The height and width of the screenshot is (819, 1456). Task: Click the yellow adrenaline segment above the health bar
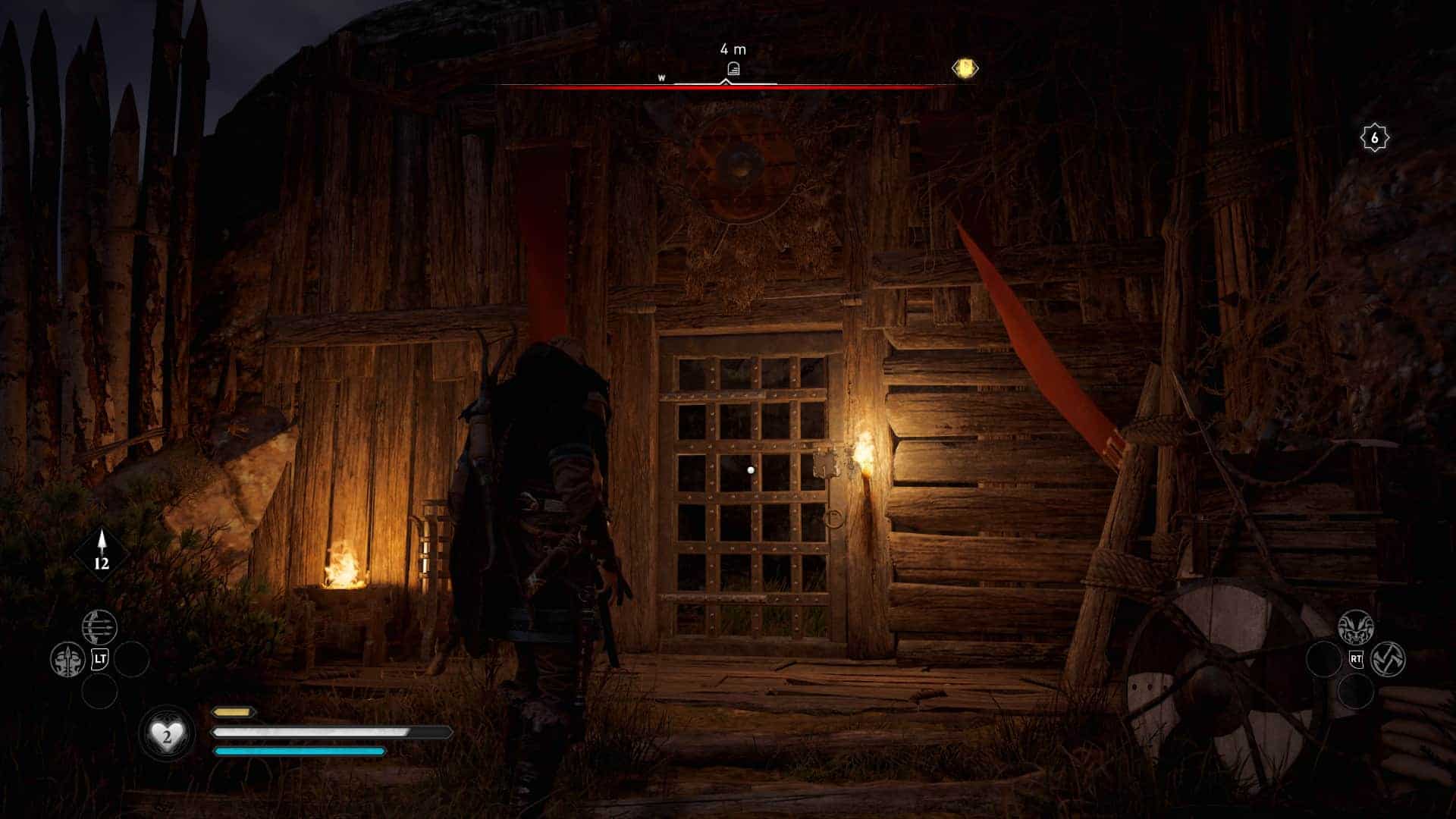point(233,713)
